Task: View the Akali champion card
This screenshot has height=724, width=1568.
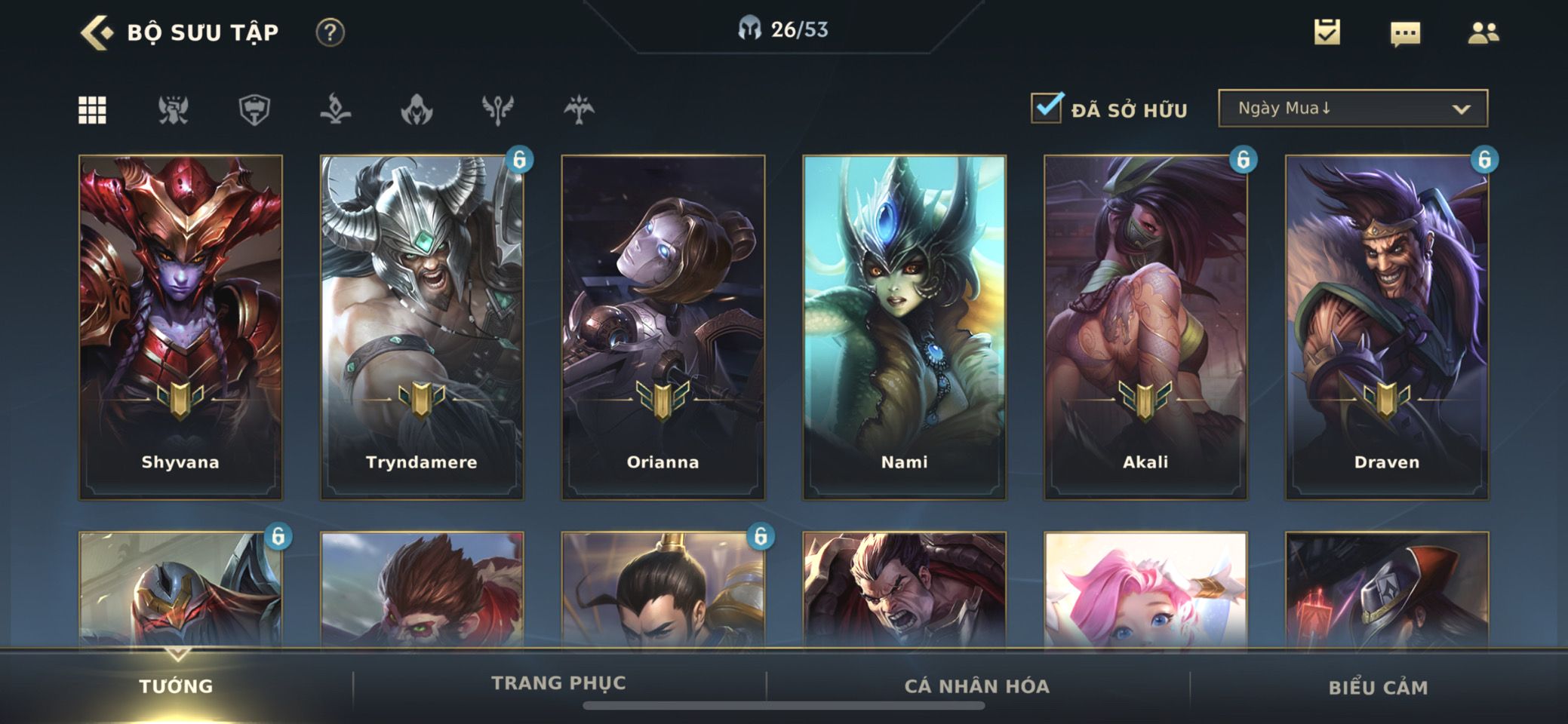Action: pos(1145,327)
